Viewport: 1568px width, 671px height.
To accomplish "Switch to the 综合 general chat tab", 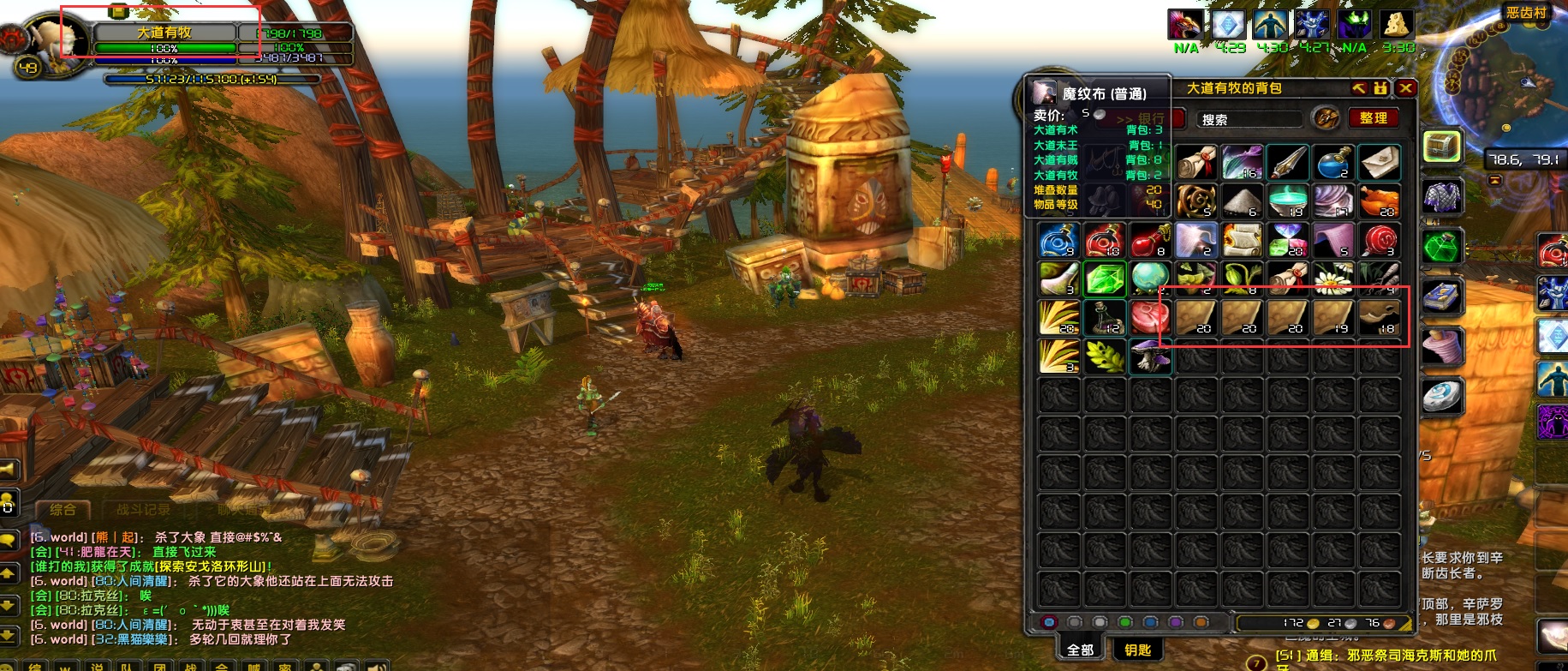I will [63, 509].
